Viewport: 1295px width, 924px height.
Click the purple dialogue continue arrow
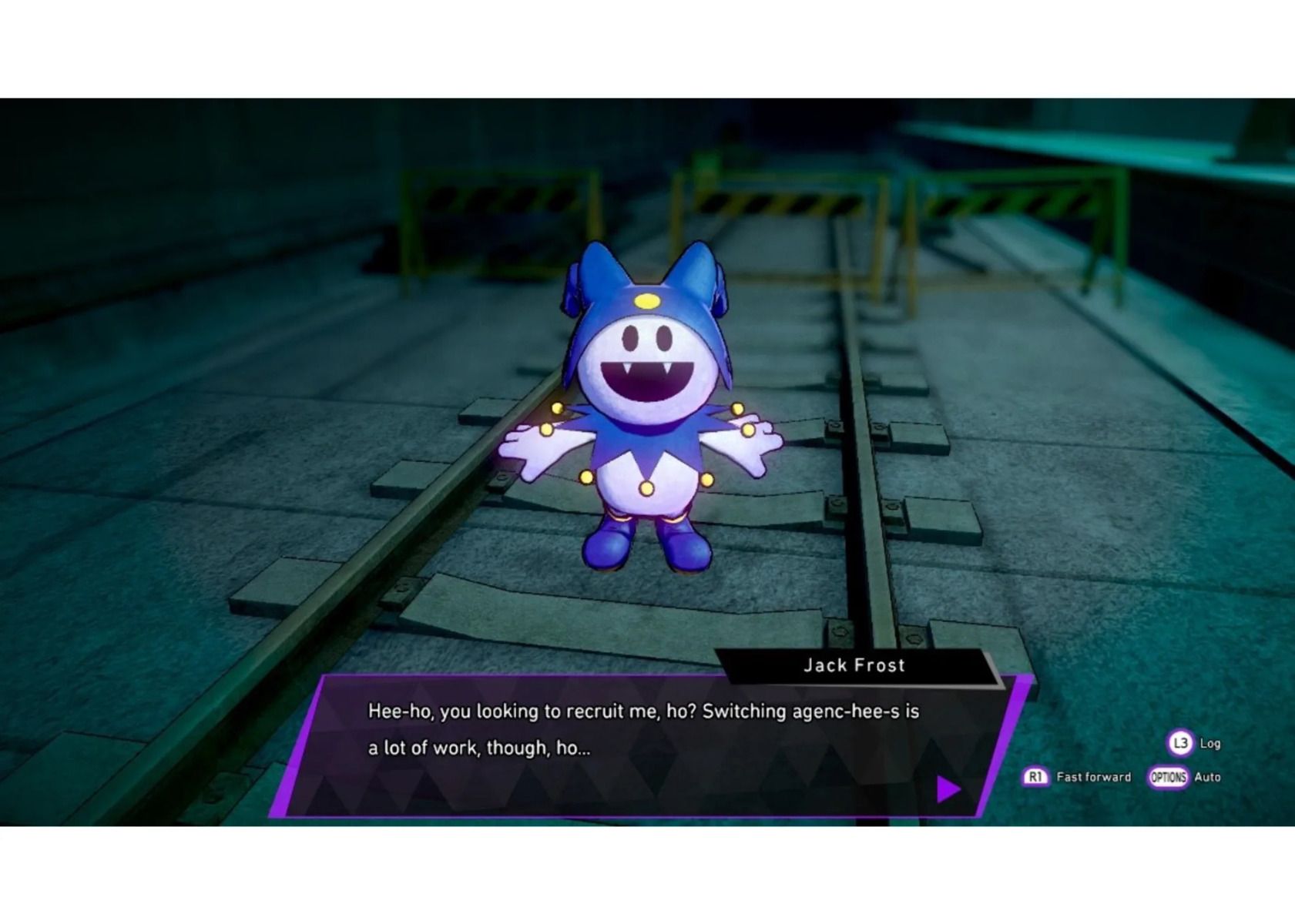[x=948, y=788]
